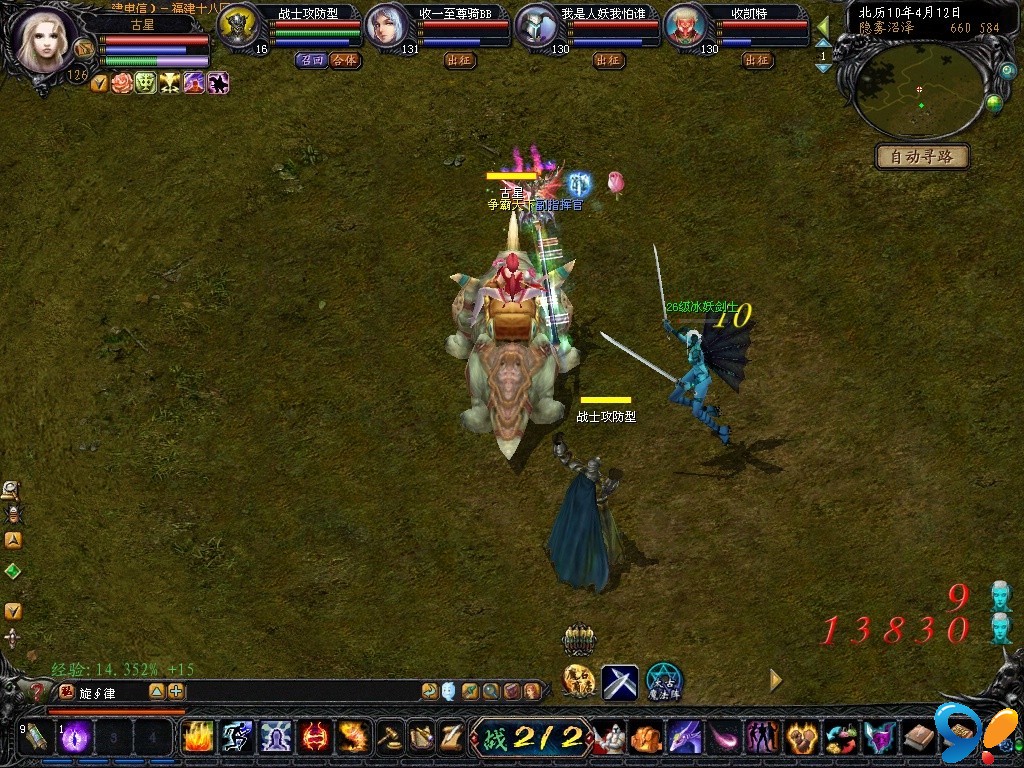Merge with the pet using 合体
The width and height of the screenshot is (1024, 768).
pyautogui.click(x=344, y=60)
